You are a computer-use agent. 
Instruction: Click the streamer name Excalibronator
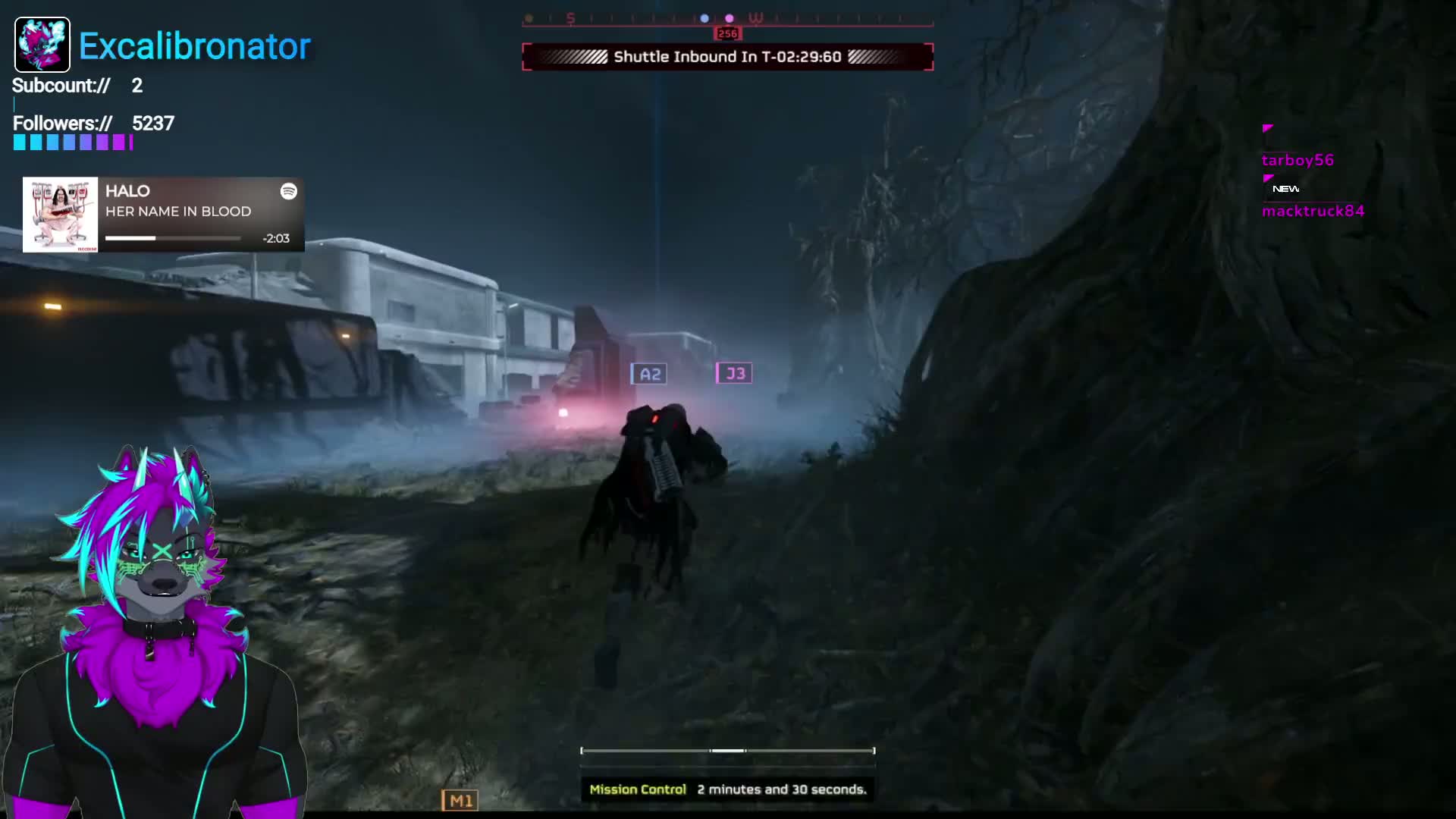(x=194, y=46)
